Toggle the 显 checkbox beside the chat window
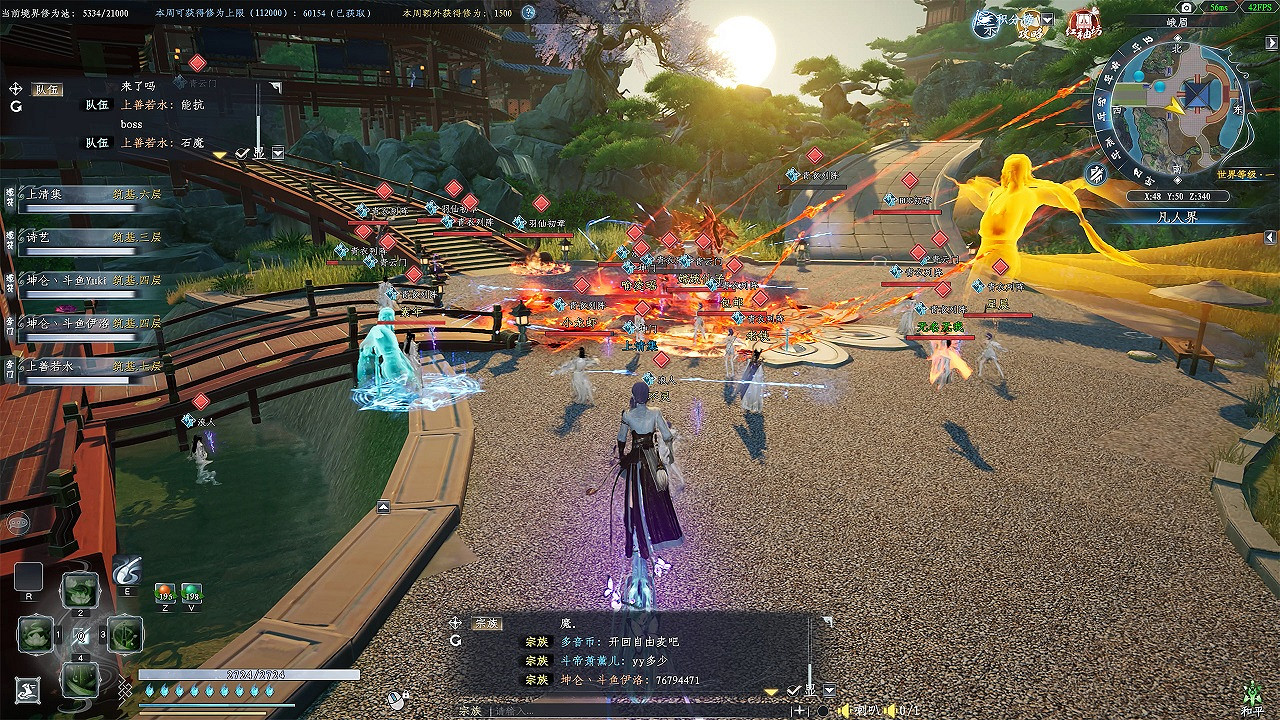The height and width of the screenshot is (720, 1280). [793, 691]
